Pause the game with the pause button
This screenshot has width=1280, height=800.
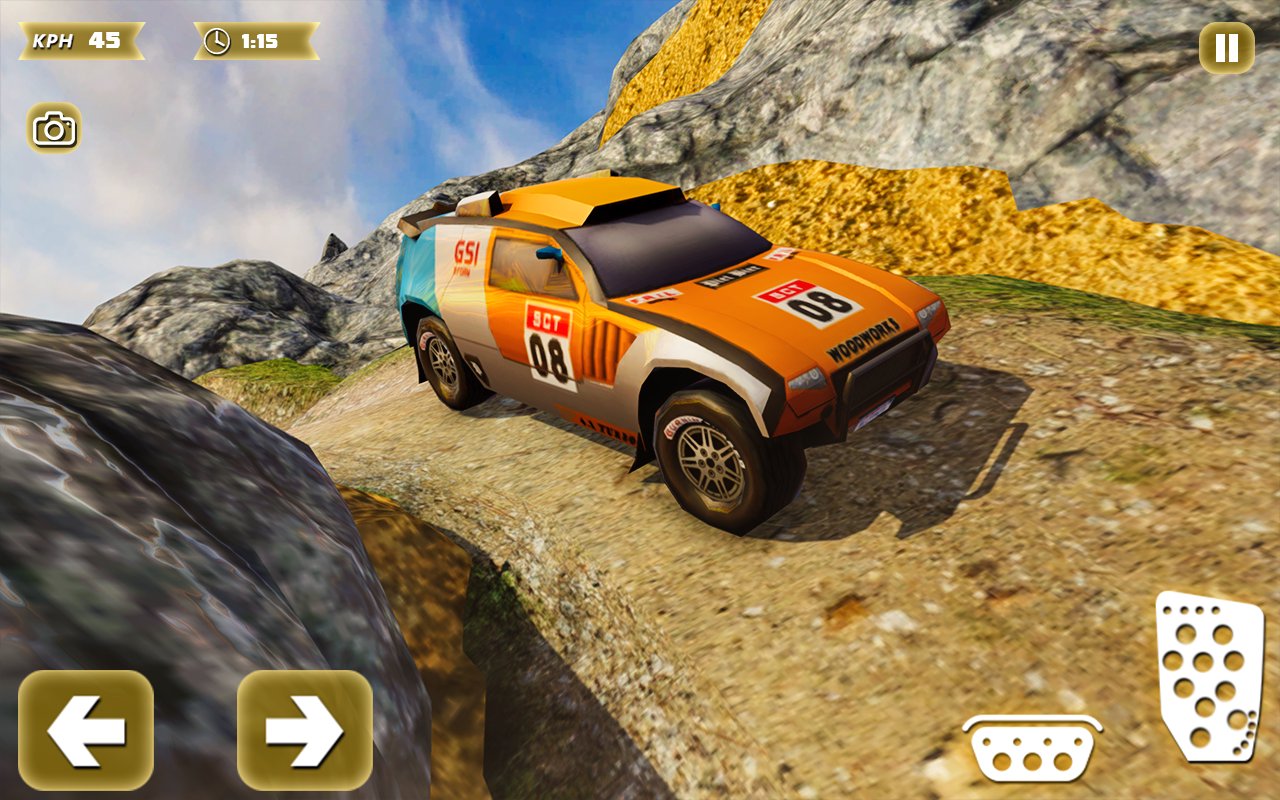pyautogui.click(x=1226, y=48)
